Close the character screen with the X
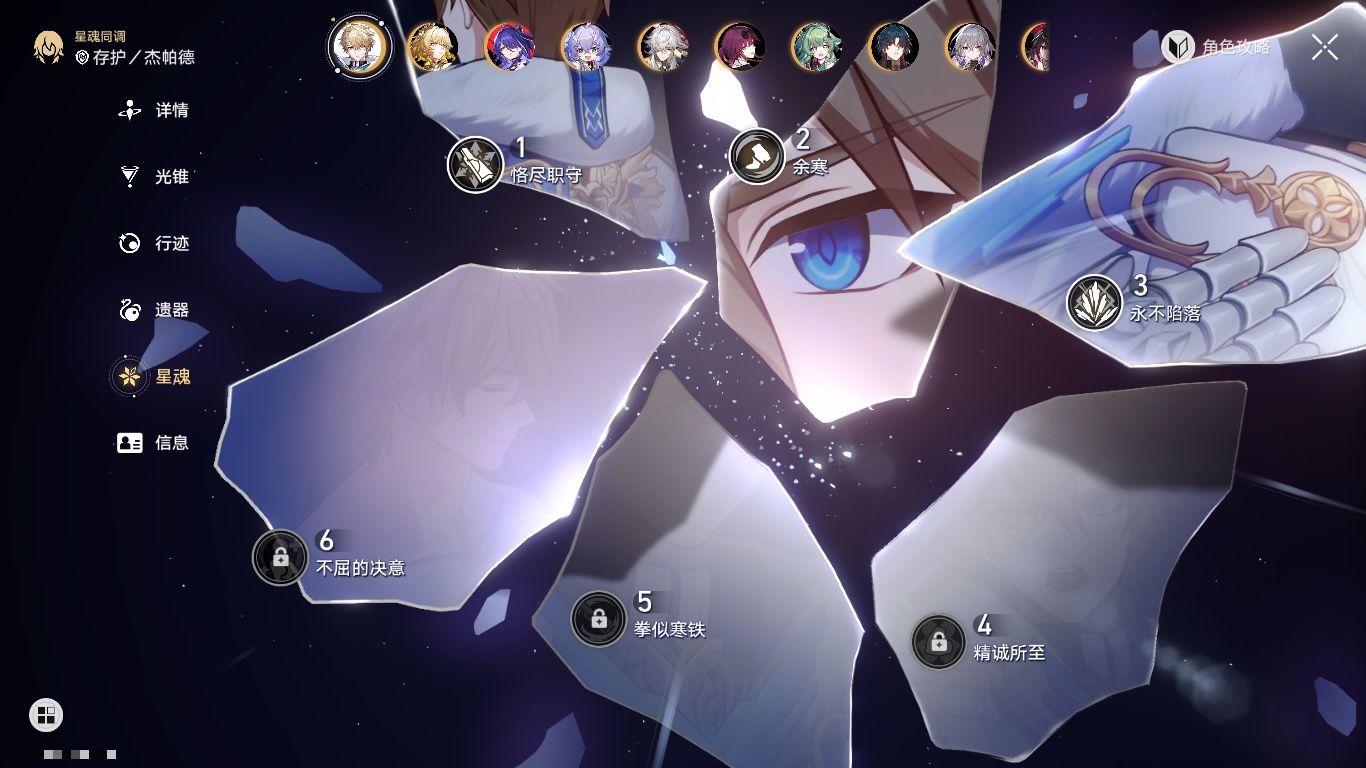This screenshot has width=1366, height=768. [x=1325, y=47]
